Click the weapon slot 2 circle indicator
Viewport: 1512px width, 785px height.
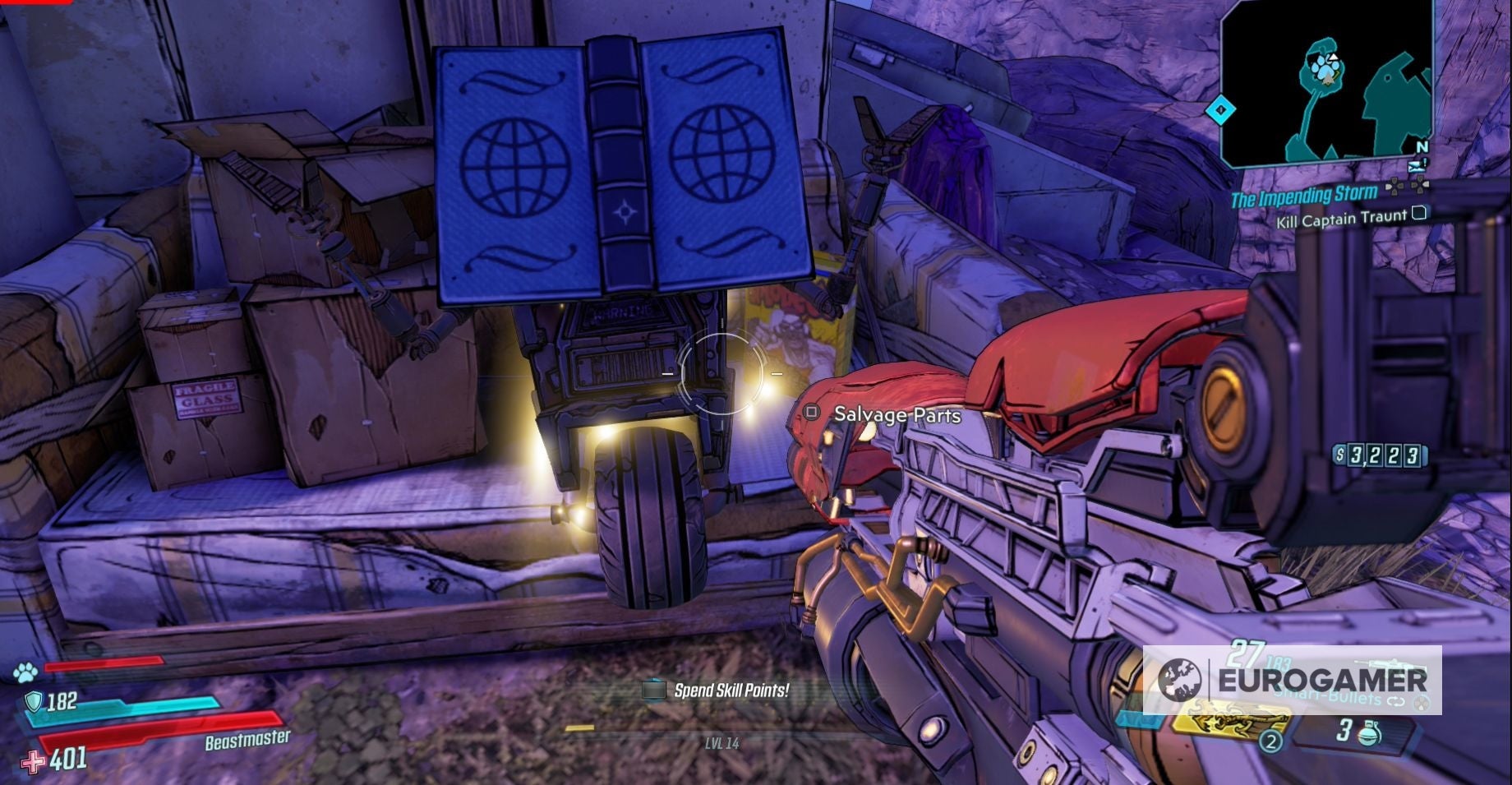point(1270,743)
